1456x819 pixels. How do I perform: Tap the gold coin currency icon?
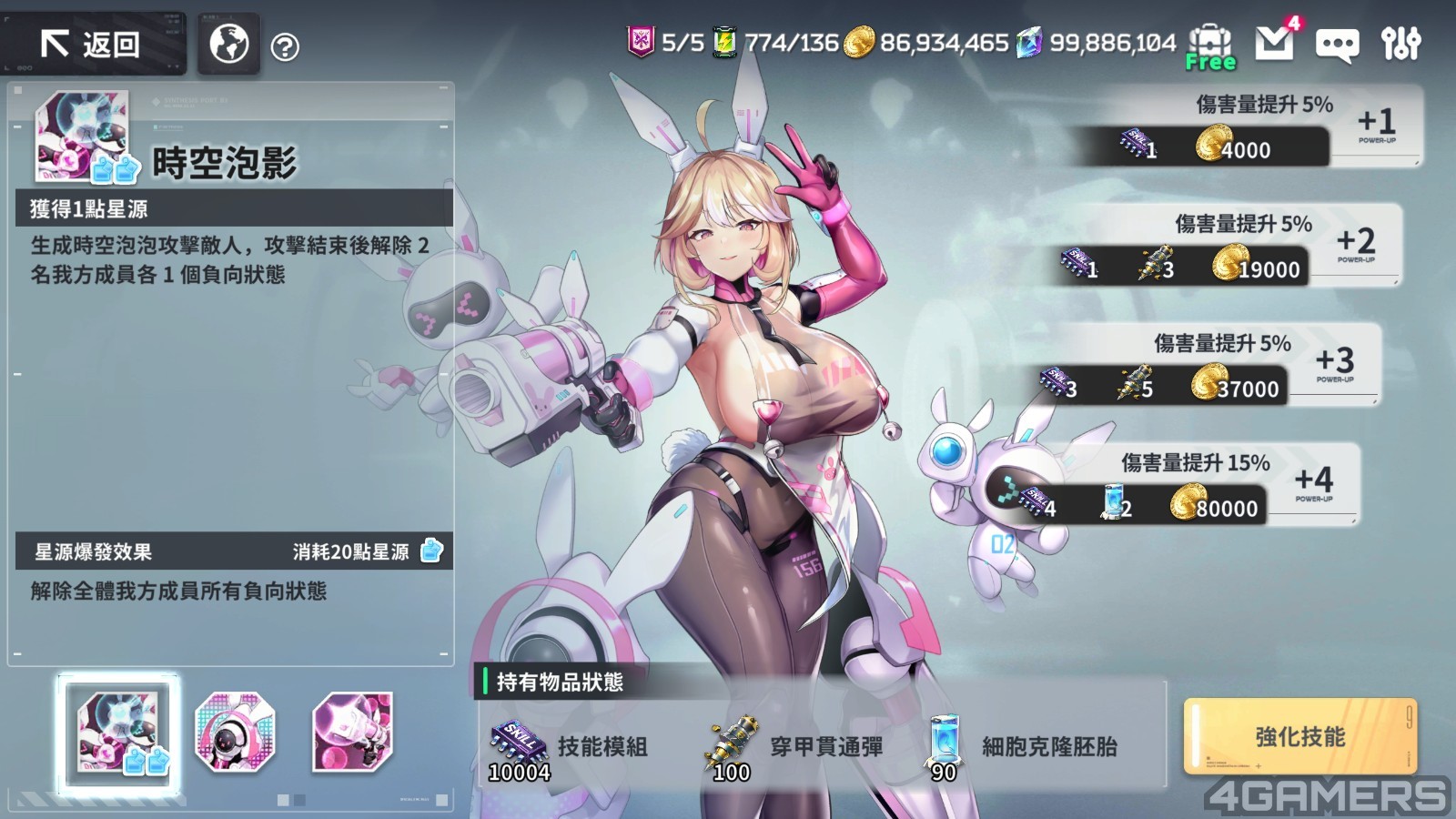tap(858, 42)
